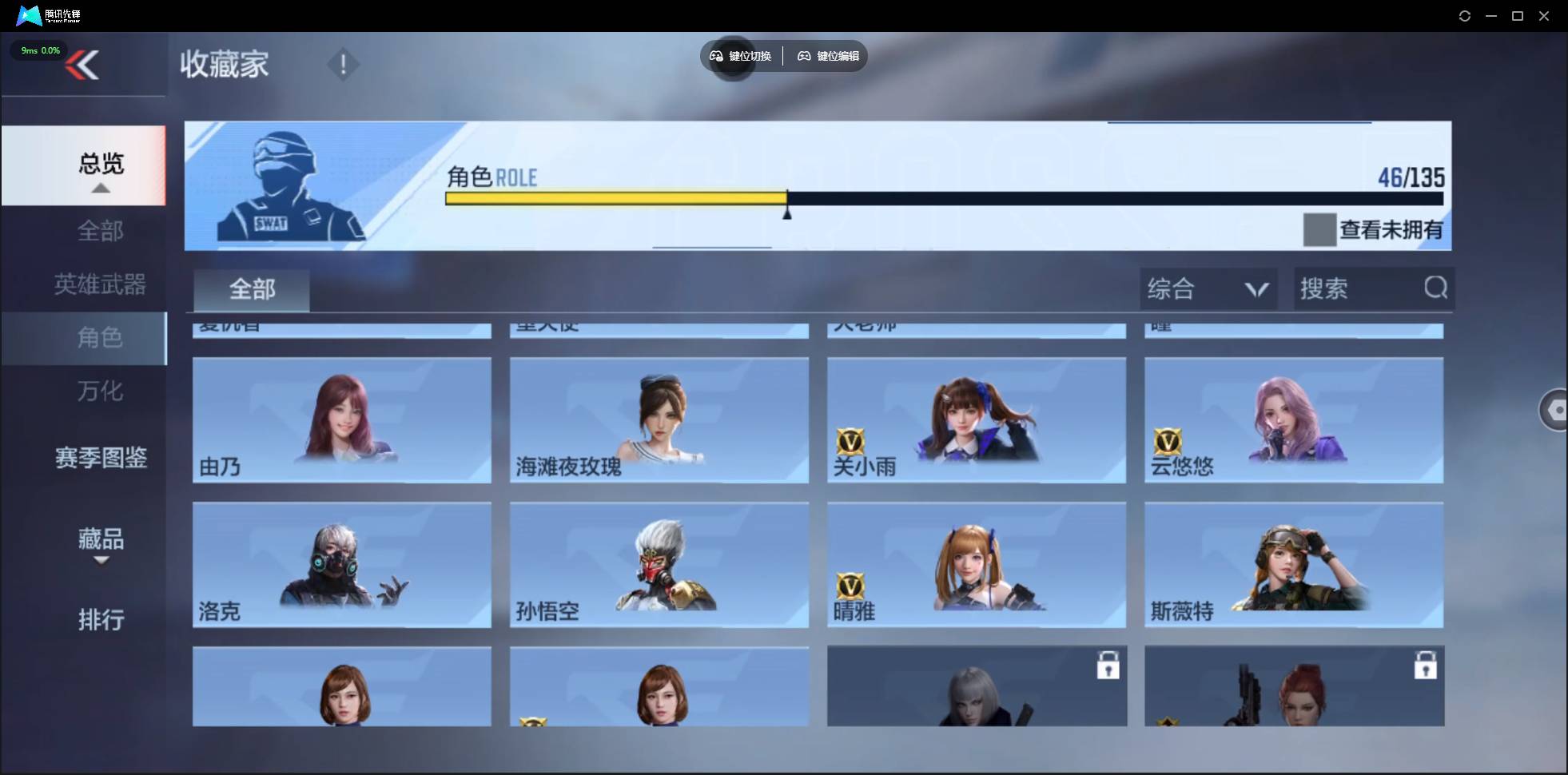The width and height of the screenshot is (1568, 775).
Task: Click the floating handle on the right edge
Action: click(1555, 409)
